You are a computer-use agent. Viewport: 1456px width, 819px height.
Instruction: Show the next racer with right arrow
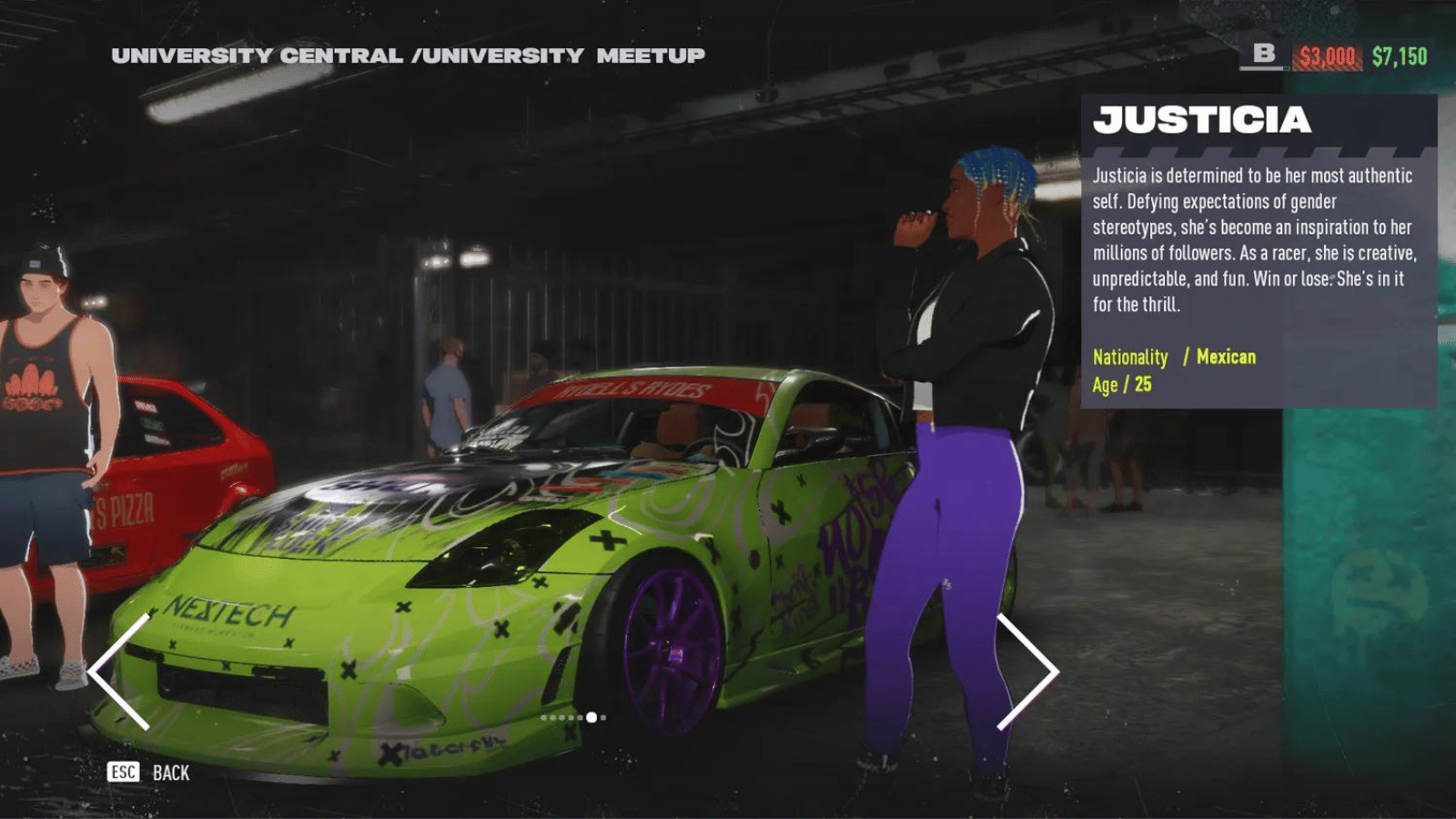point(1028,672)
